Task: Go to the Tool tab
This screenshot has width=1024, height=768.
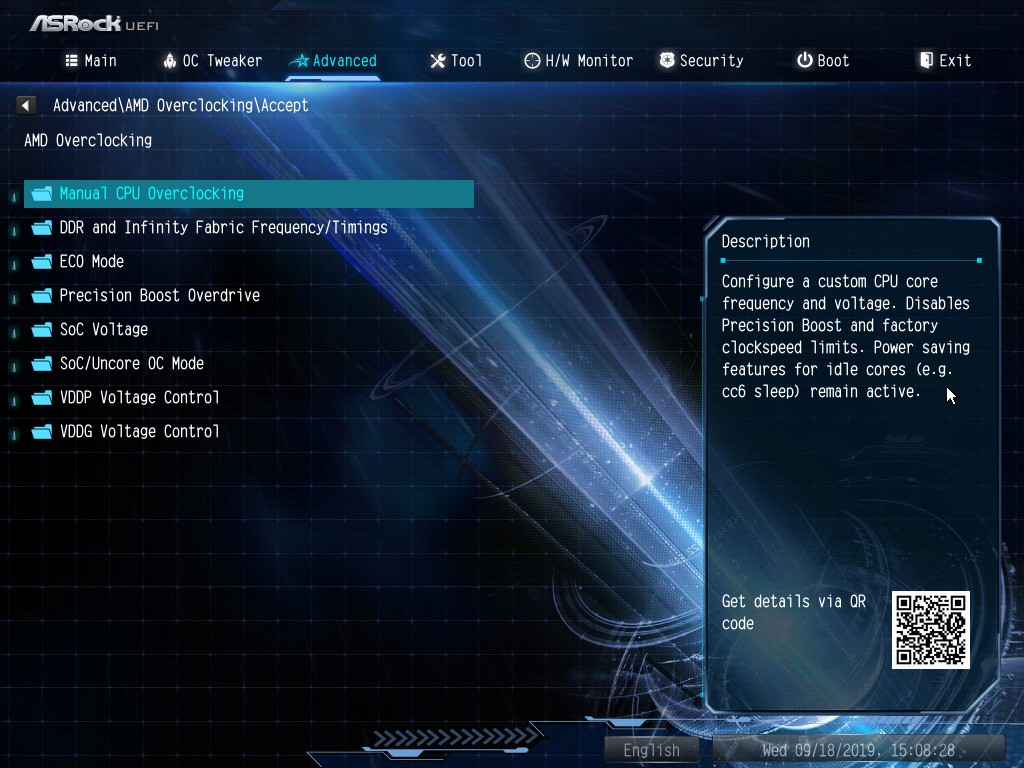Action: pyautogui.click(x=456, y=61)
